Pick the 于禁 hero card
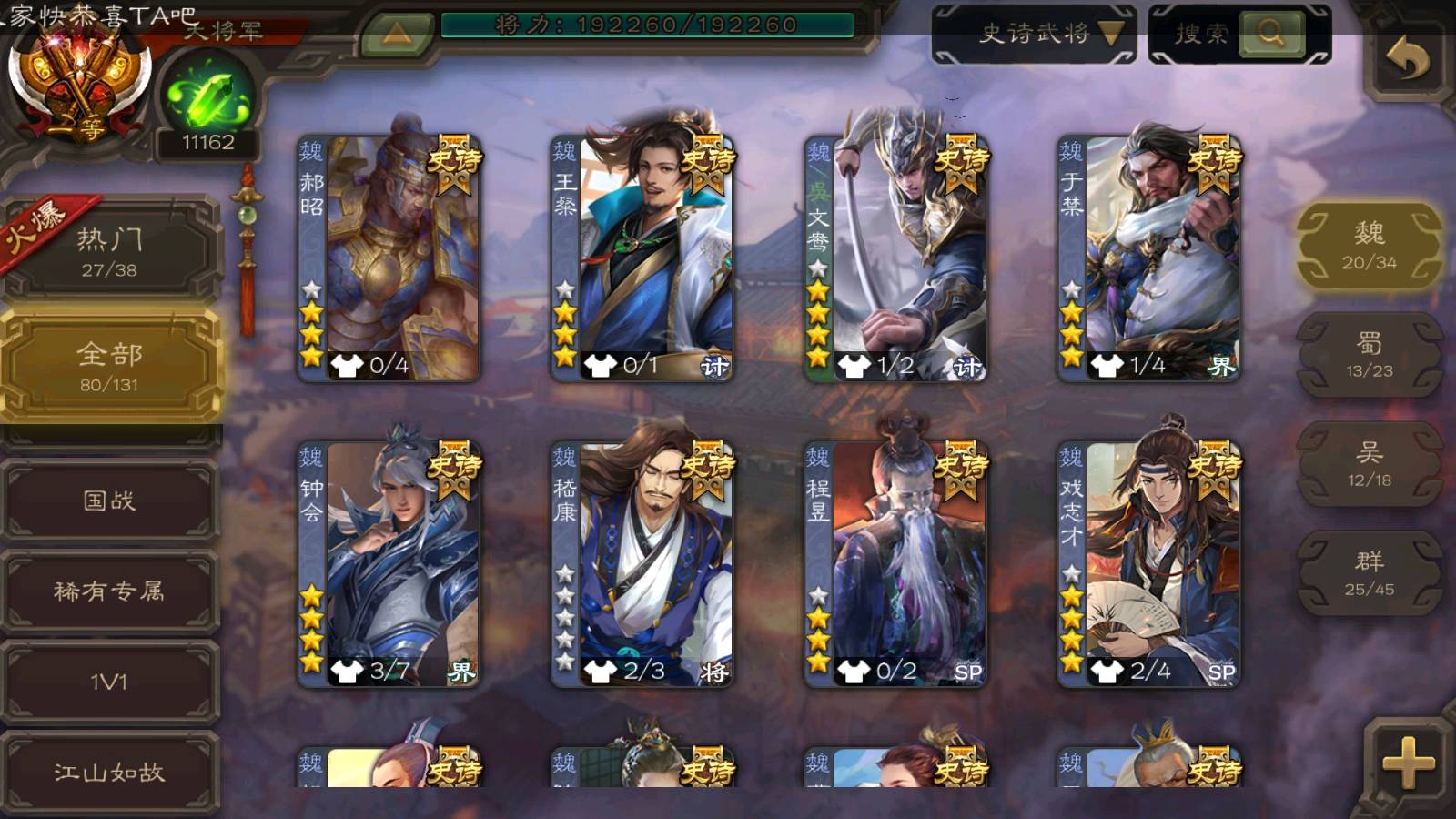Viewport: 1456px width, 819px height. (x=1148, y=259)
